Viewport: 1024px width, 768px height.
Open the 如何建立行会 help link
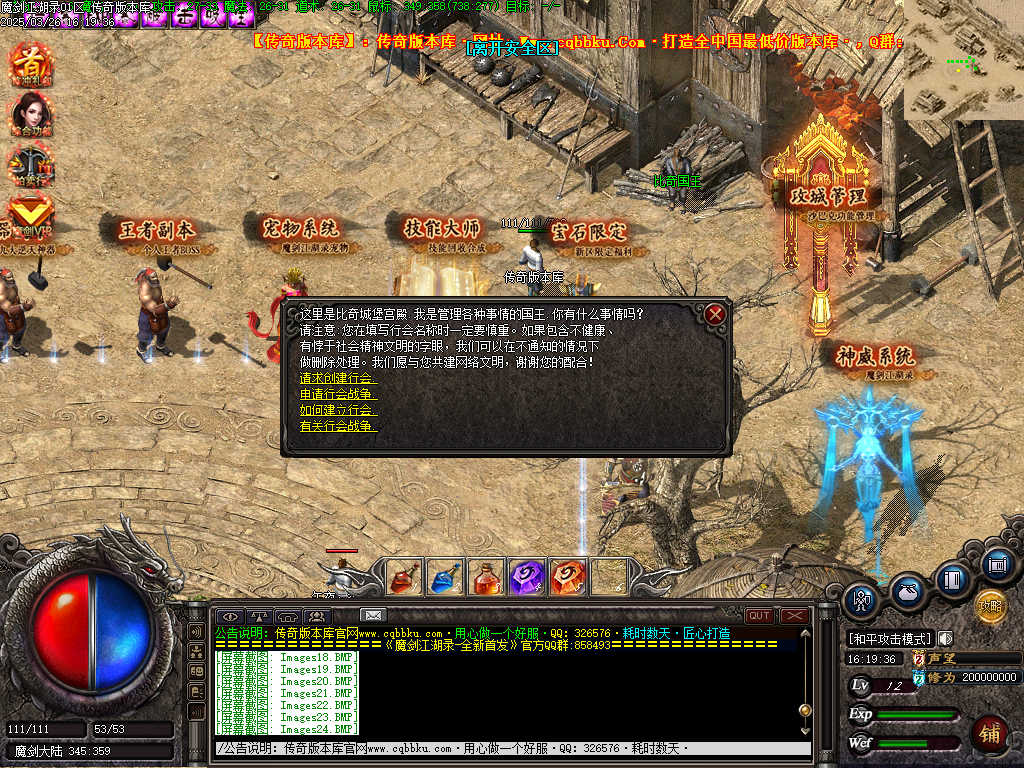pos(338,410)
